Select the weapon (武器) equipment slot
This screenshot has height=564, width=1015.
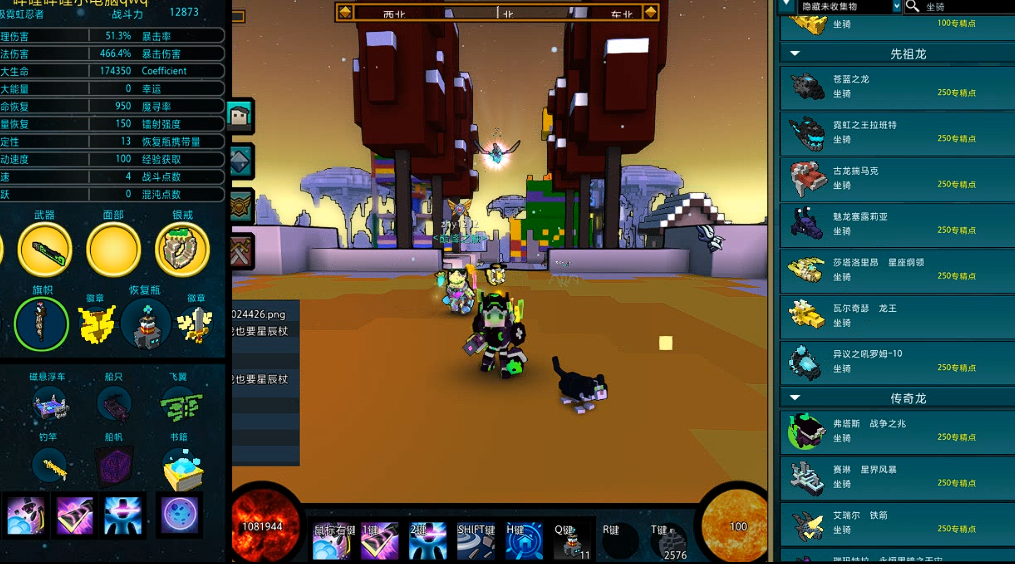[44, 250]
